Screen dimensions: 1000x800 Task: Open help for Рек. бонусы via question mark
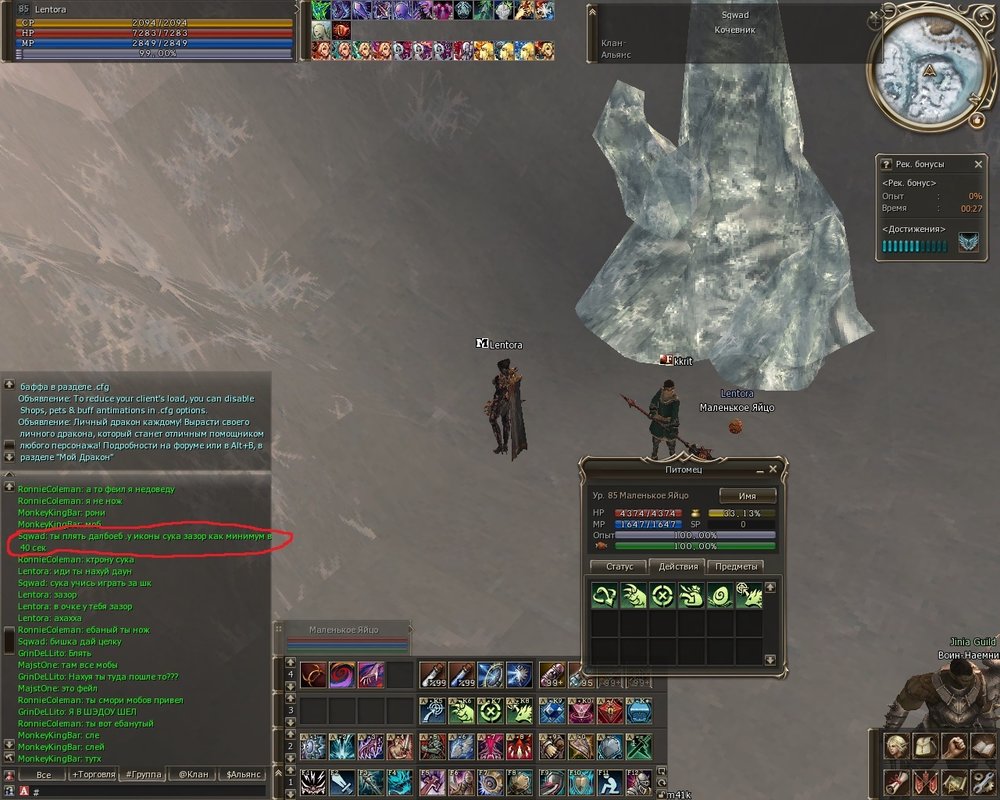886,164
